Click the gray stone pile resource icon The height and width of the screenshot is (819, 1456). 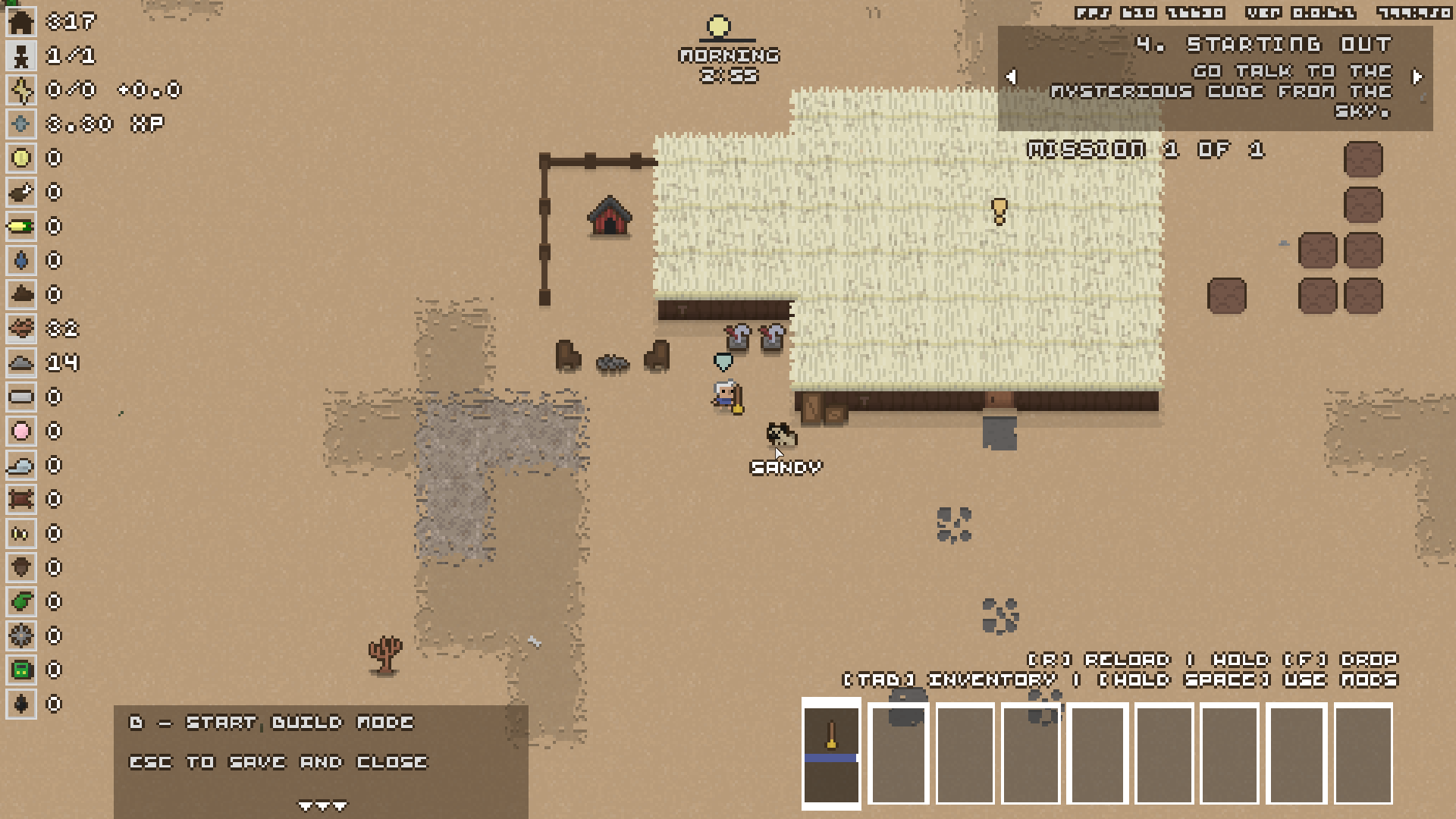21,363
